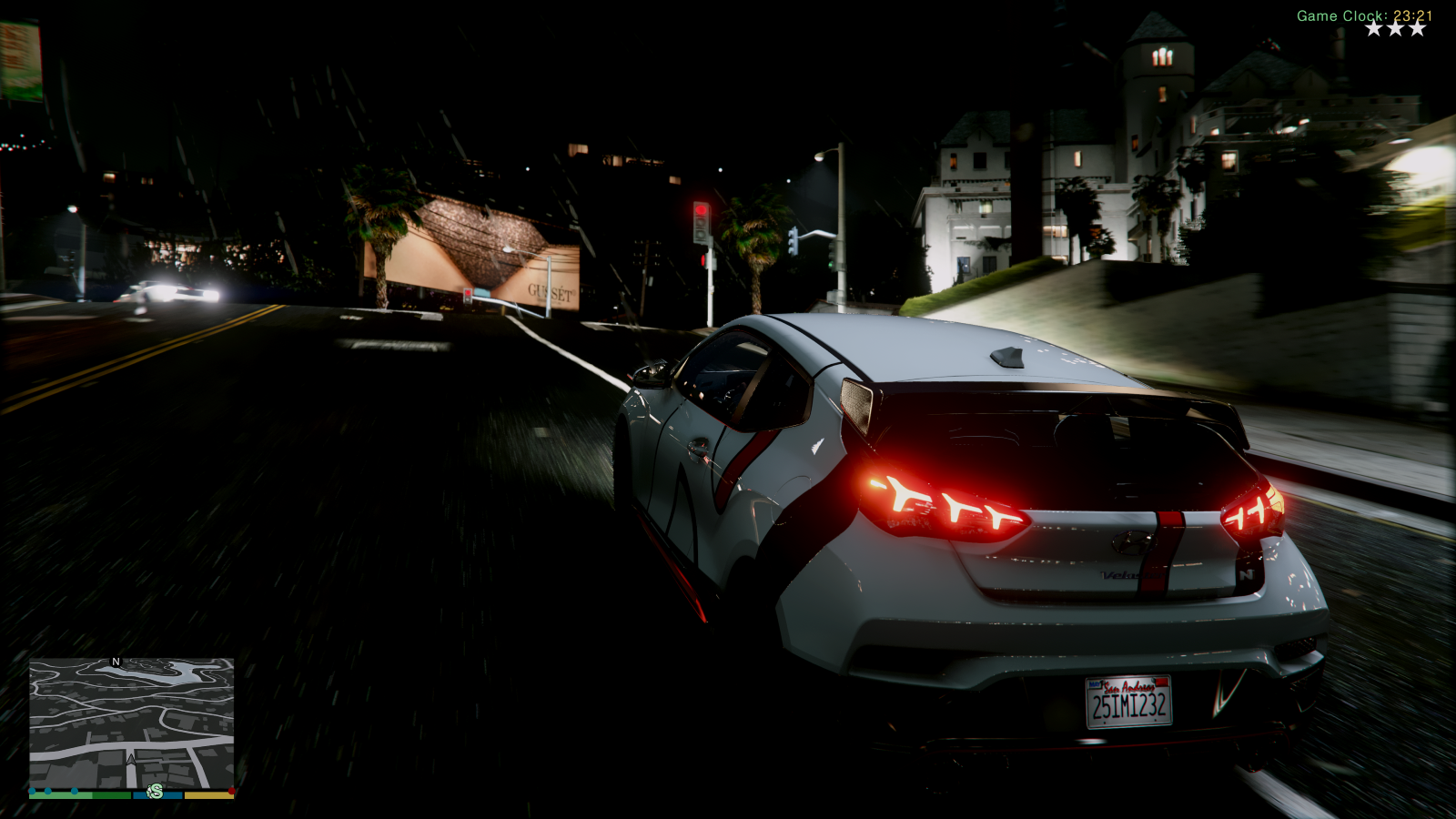Viewport: 1456px width, 819px height.
Task: Select the player arrow icon on the minimap
Action: point(131,761)
